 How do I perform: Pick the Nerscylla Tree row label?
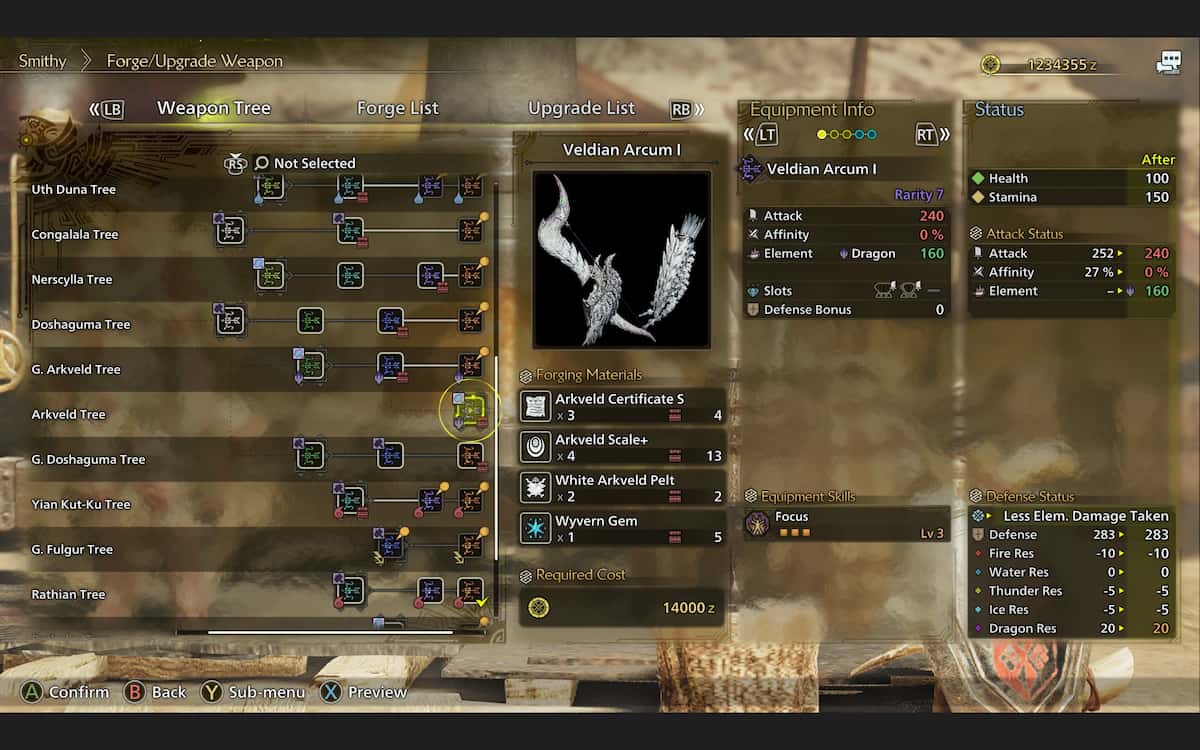(72, 279)
